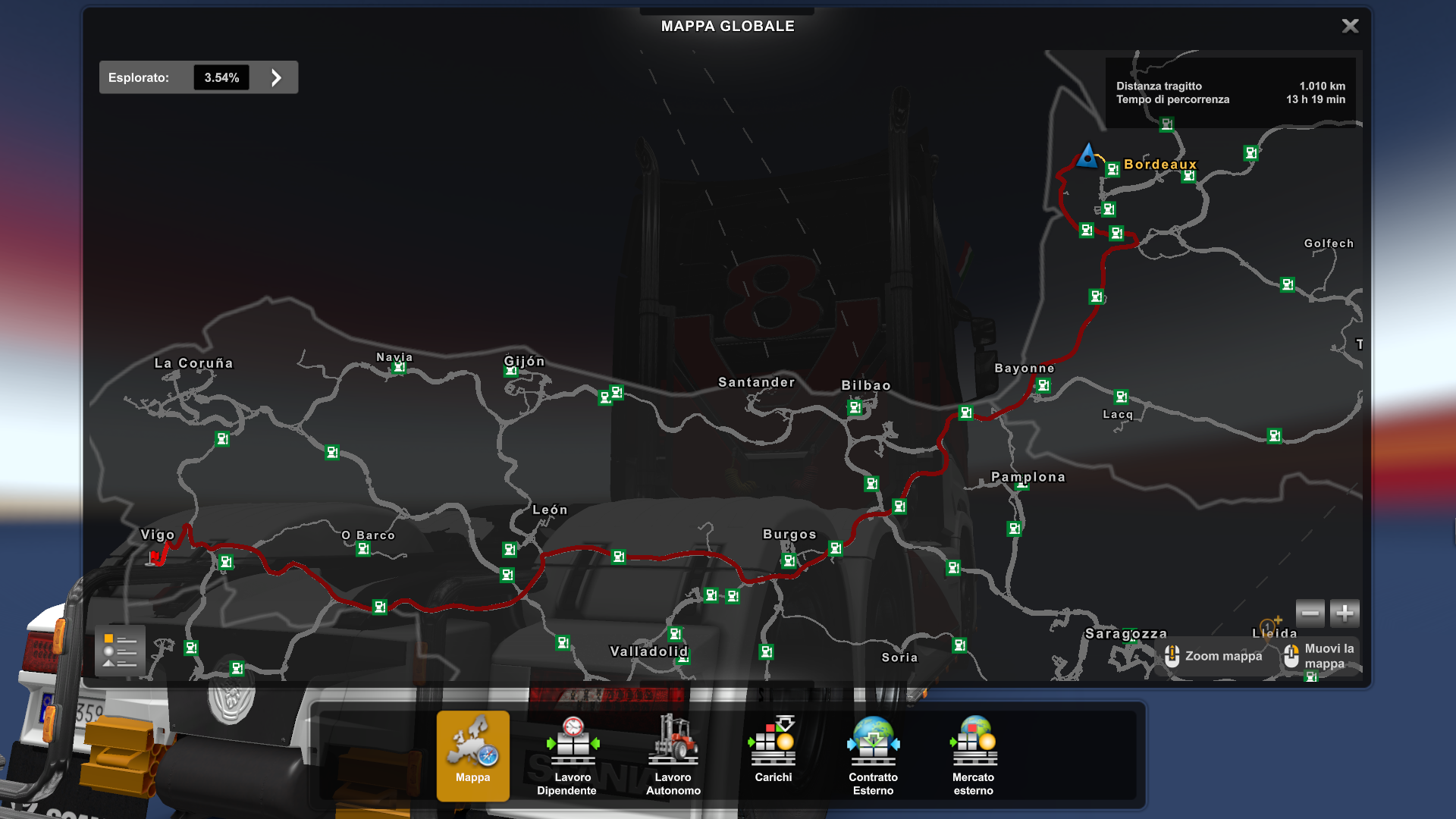Click the fuel station icon near Bilbao
The image size is (1456, 819).
855,407
